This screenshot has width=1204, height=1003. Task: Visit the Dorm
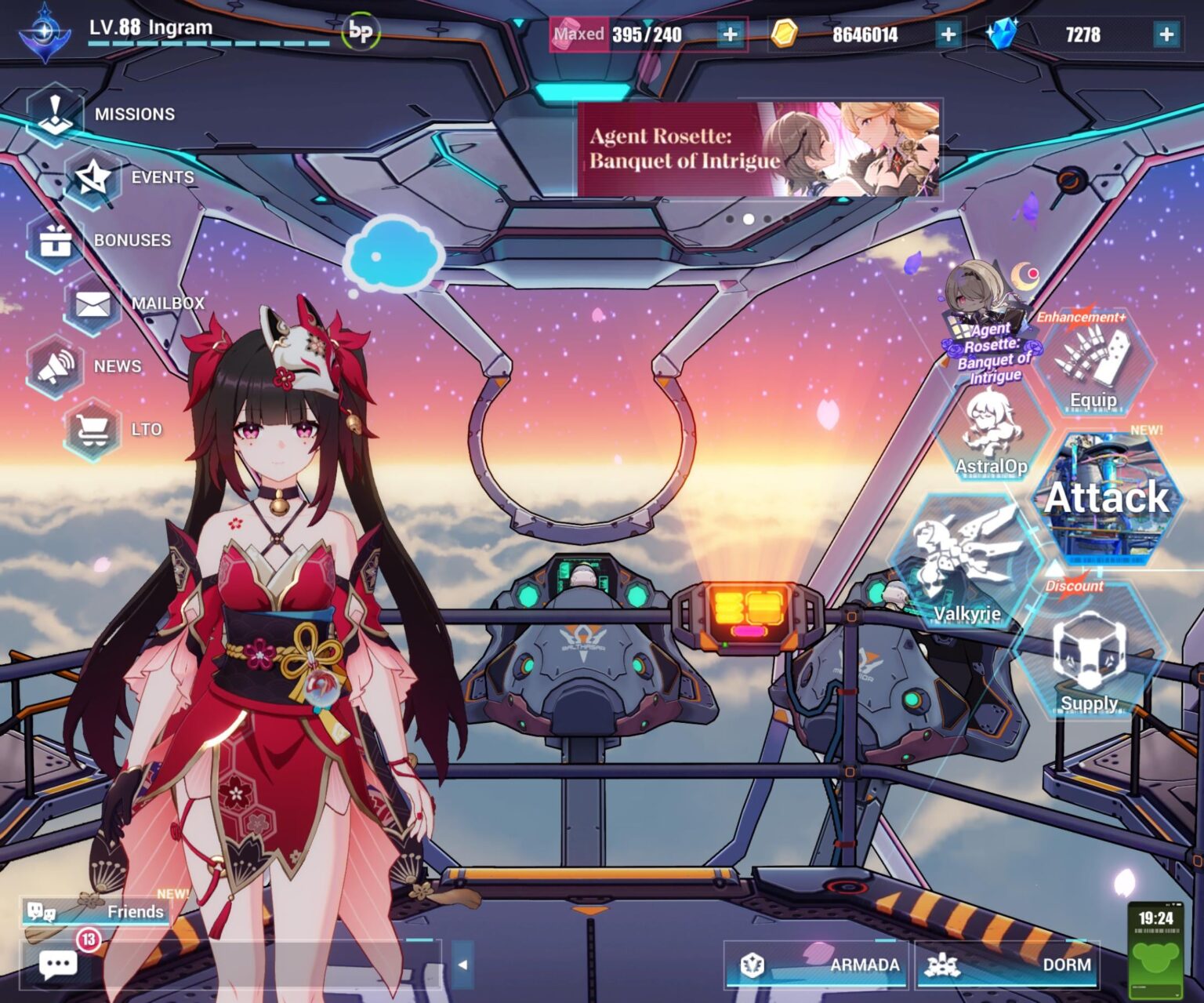click(1008, 965)
